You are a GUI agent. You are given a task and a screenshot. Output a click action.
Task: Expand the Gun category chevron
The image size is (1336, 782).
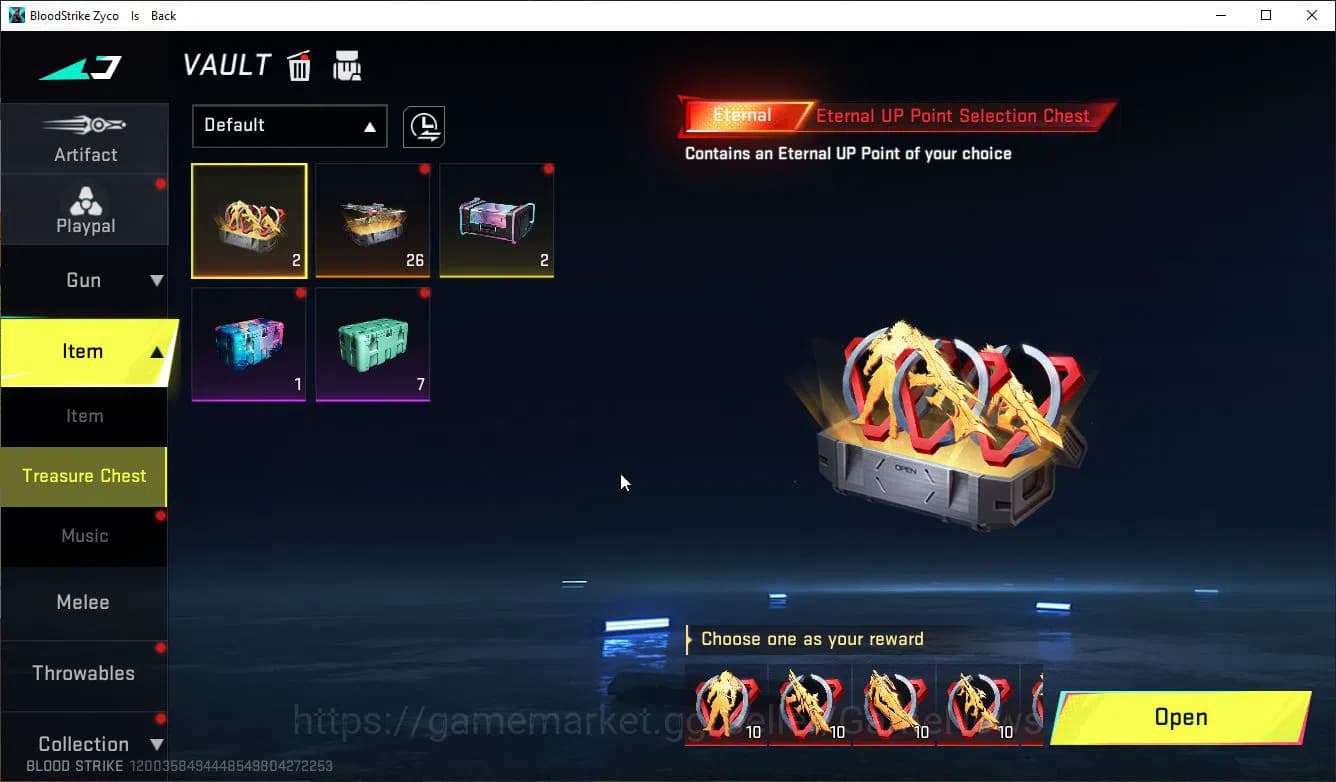[154, 280]
